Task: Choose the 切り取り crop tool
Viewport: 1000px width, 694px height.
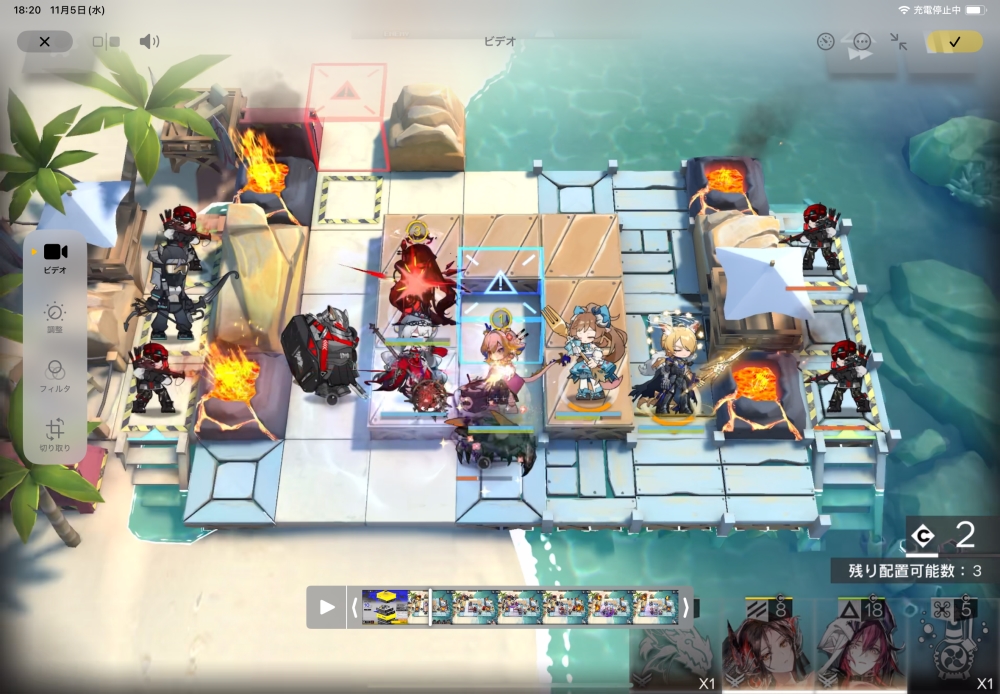Action: pos(55,434)
